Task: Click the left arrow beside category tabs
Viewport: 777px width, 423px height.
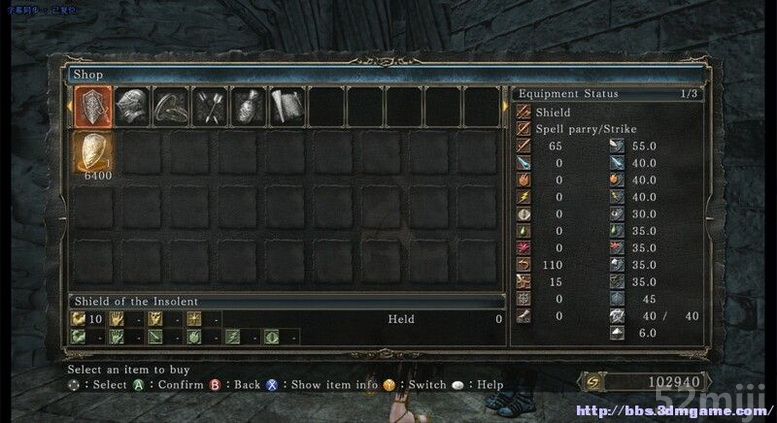Action: (x=70, y=105)
